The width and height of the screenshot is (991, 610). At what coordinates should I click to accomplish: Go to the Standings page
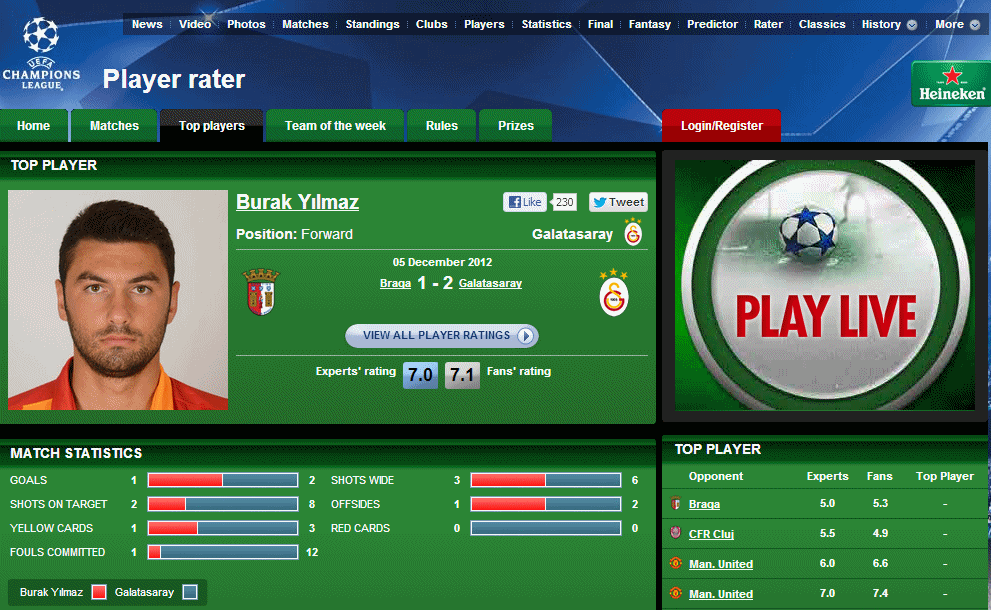tap(372, 24)
